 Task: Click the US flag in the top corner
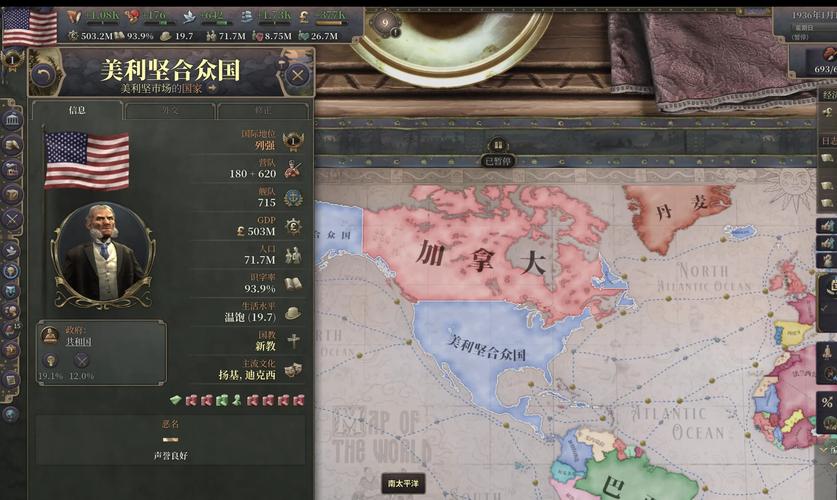coord(30,27)
